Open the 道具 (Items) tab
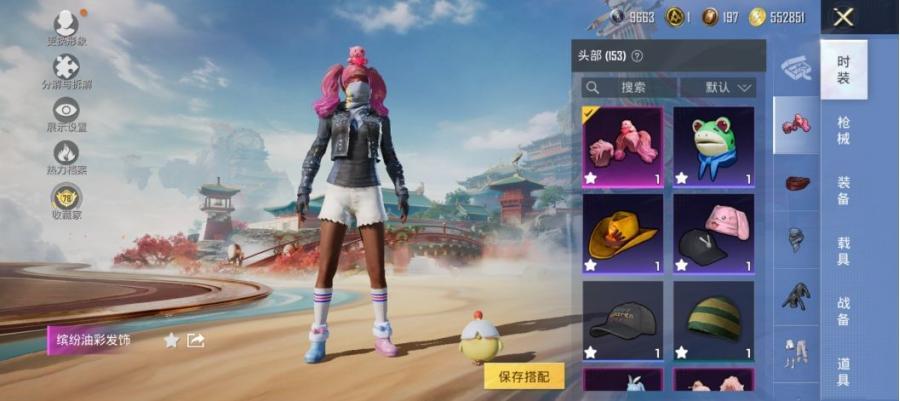The height and width of the screenshot is (401, 900). click(844, 371)
